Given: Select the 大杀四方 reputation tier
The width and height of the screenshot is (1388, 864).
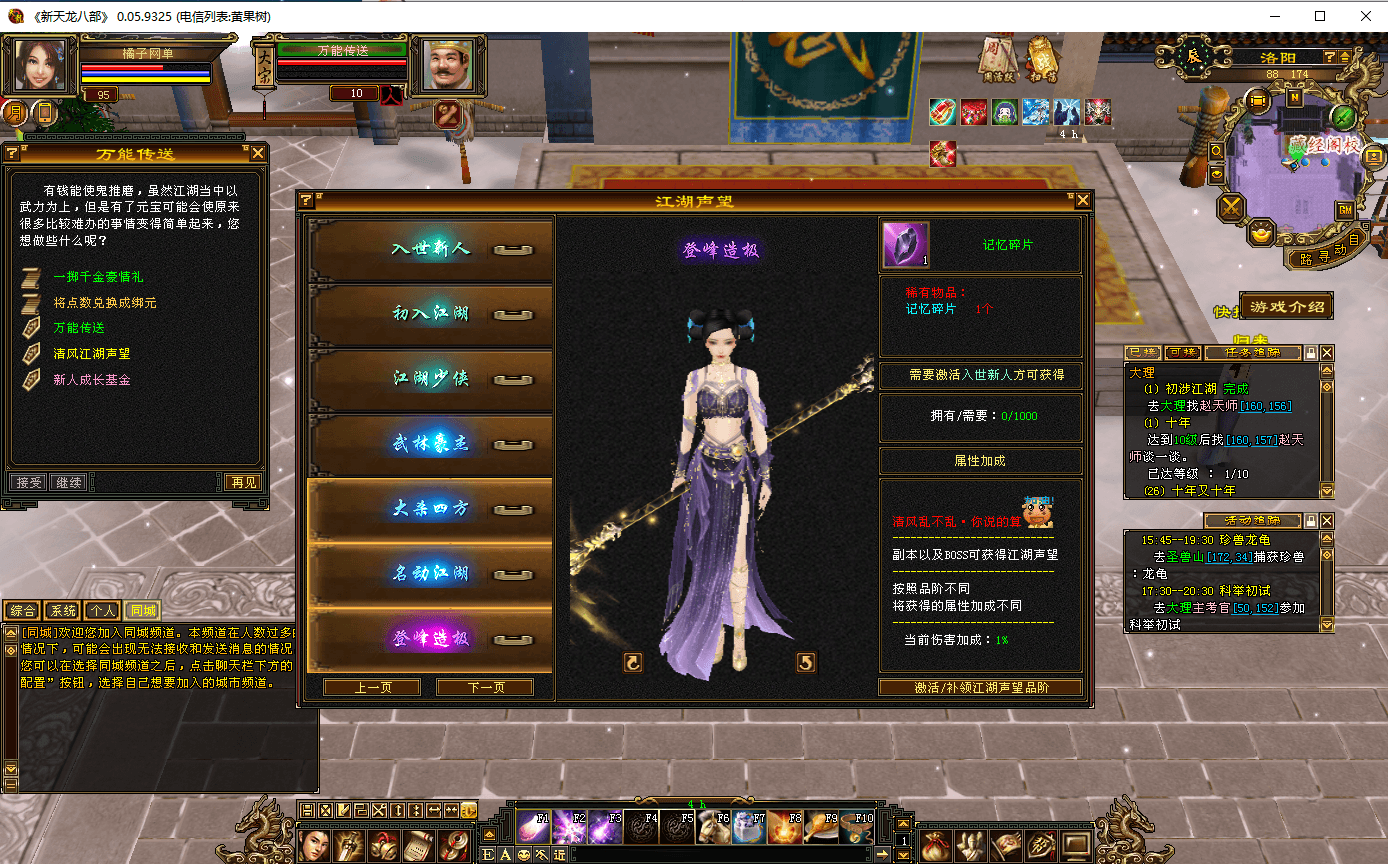Looking at the screenshot, I should click(x=431, y=509).
